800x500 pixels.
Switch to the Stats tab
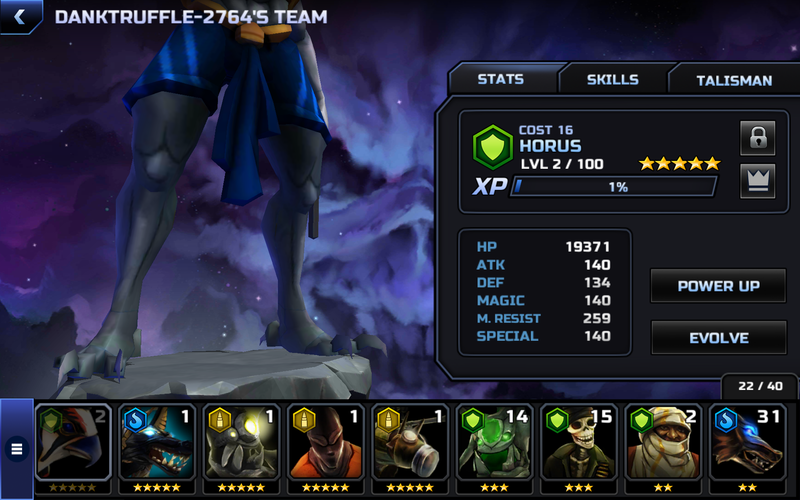point(501,80)
